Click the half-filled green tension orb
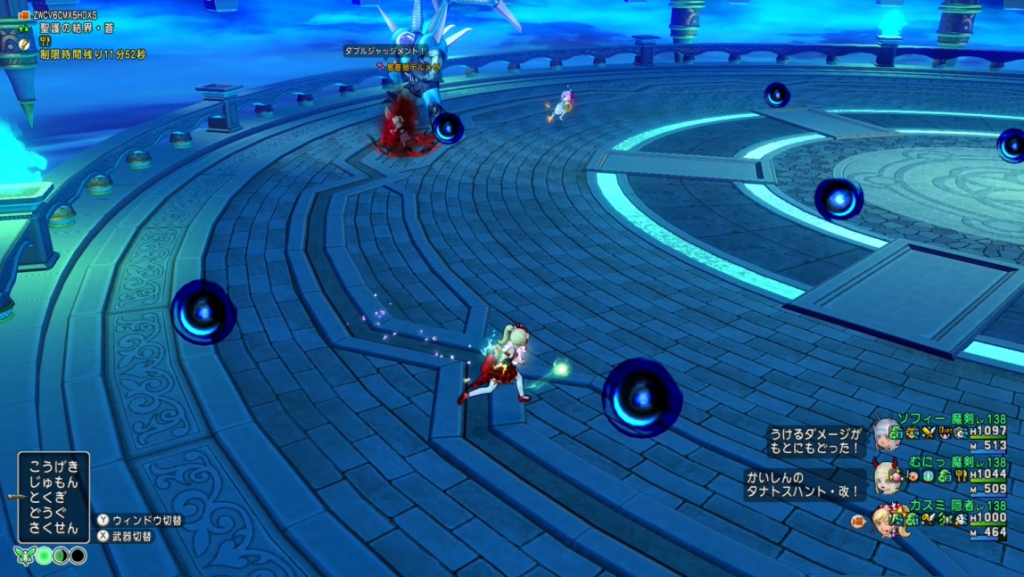Screen dimensions: 1024x577 61,555
